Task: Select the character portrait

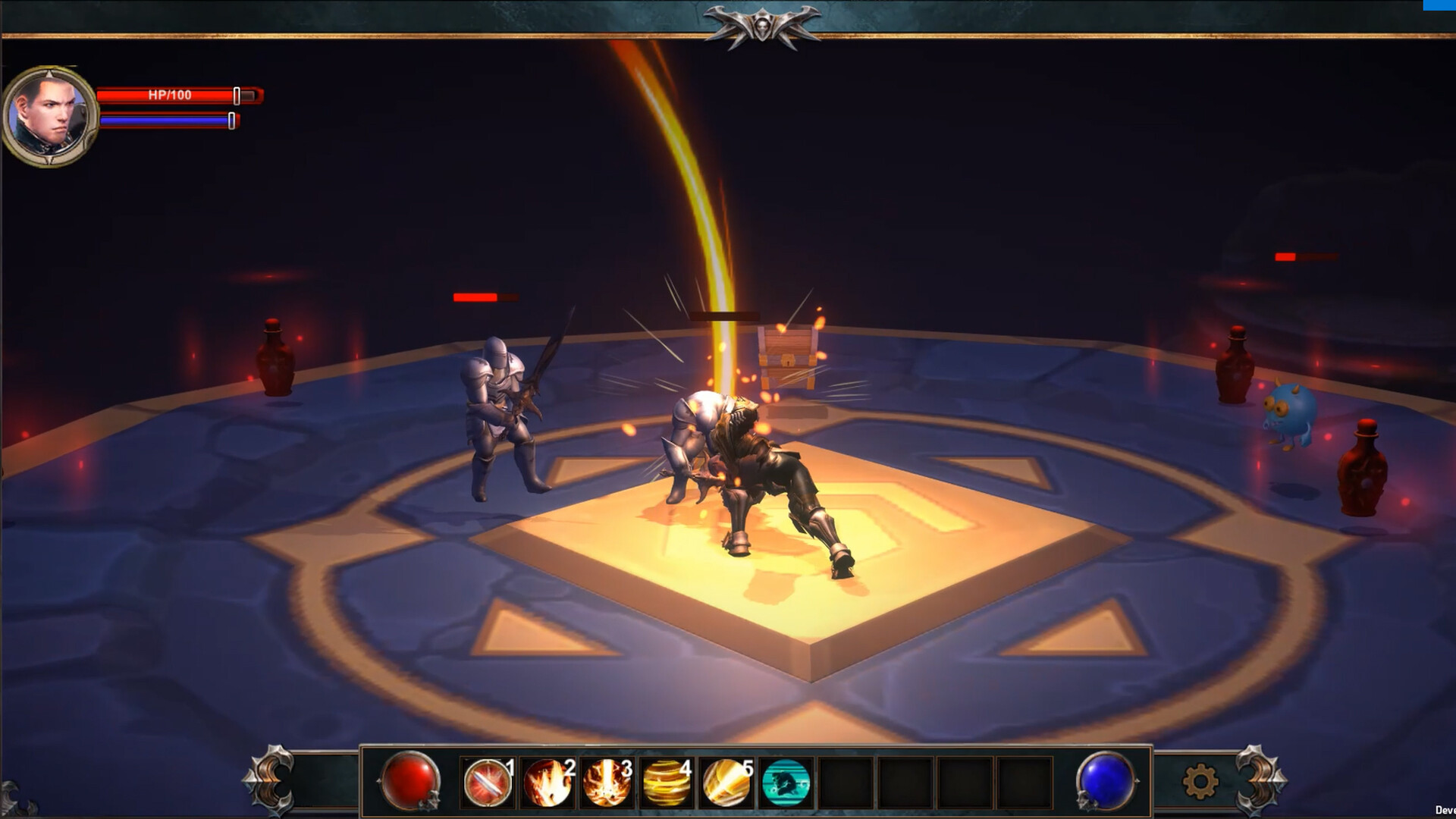Action: coord(49,114)
